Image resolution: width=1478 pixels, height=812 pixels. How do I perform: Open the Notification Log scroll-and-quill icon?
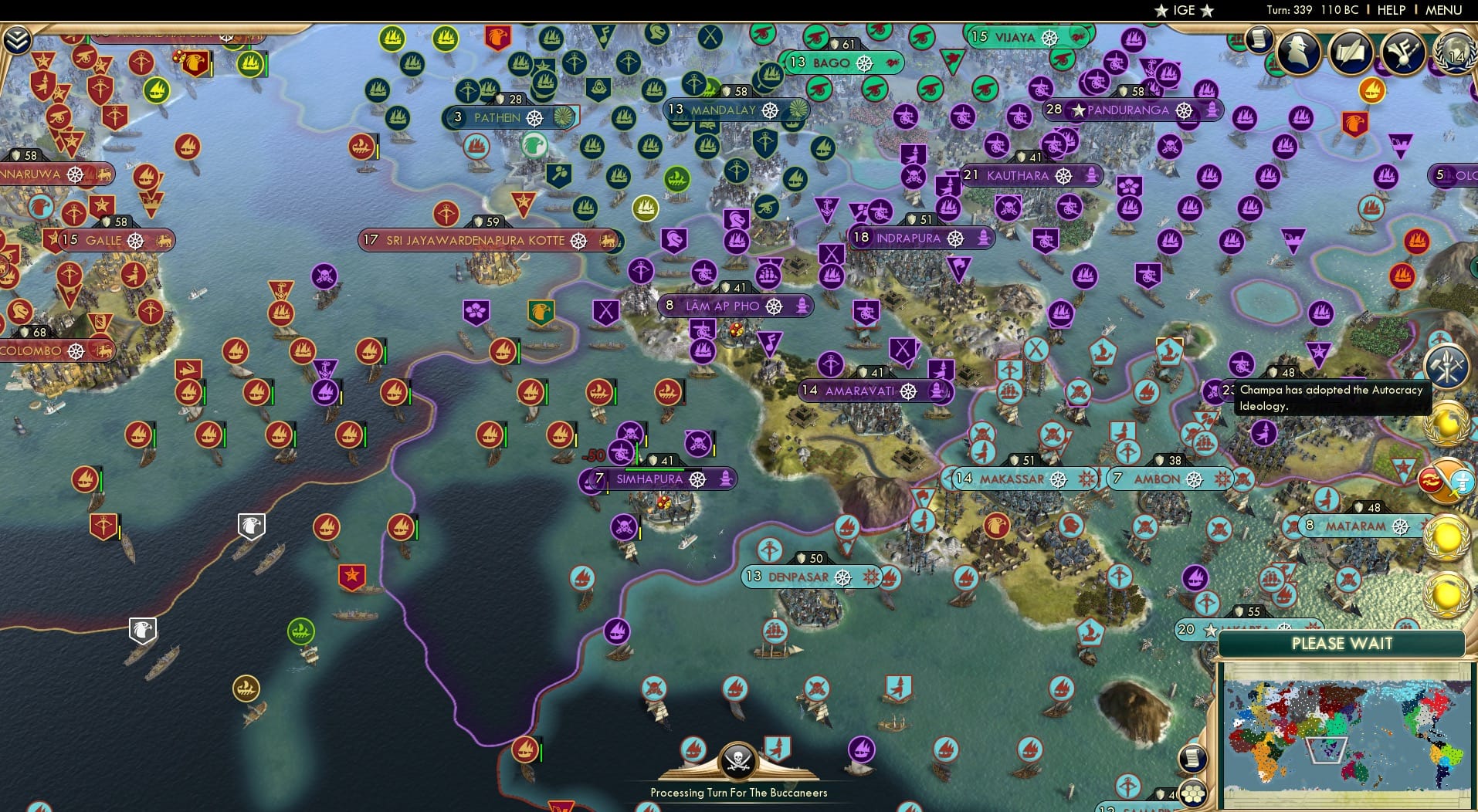click(x=1351, y=51)
